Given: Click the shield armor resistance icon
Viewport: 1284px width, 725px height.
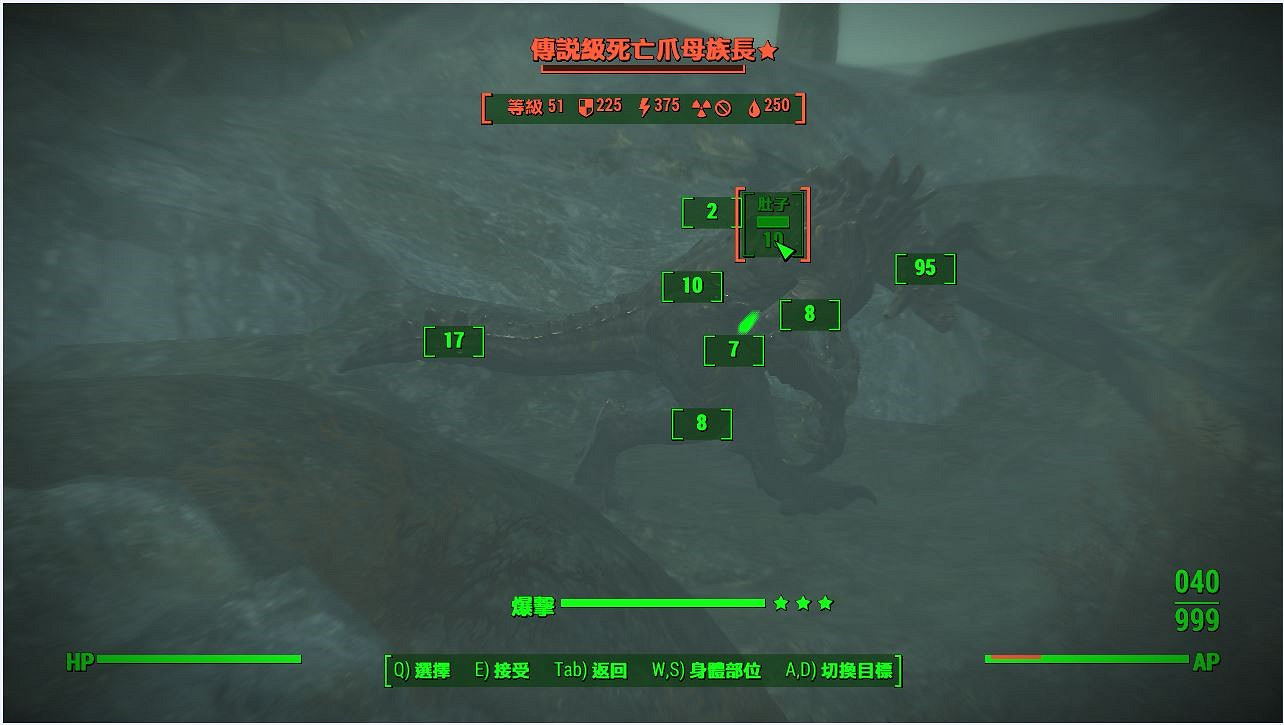Looking at the screenshot, I should coord(587,105).
